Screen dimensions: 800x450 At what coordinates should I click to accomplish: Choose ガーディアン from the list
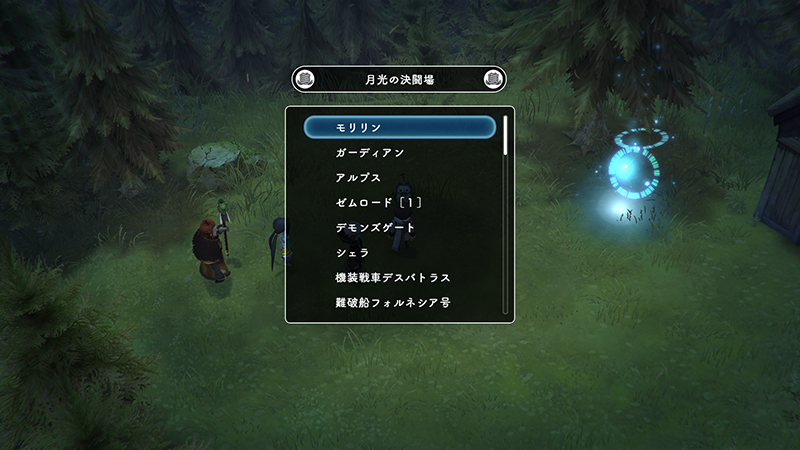pyautogui.click(x=400, y=152)
